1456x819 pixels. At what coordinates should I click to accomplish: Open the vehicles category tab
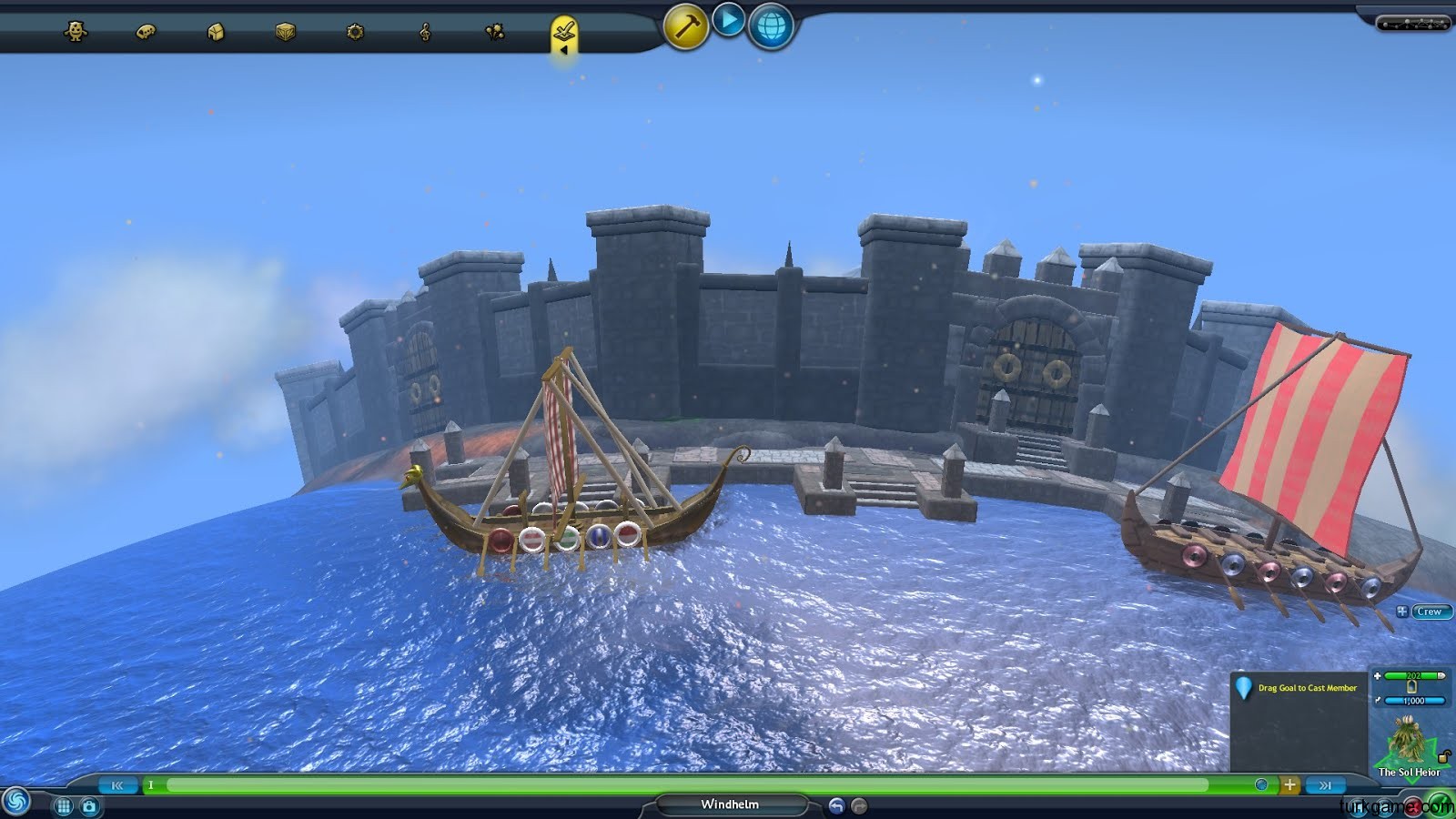point(146,32)
